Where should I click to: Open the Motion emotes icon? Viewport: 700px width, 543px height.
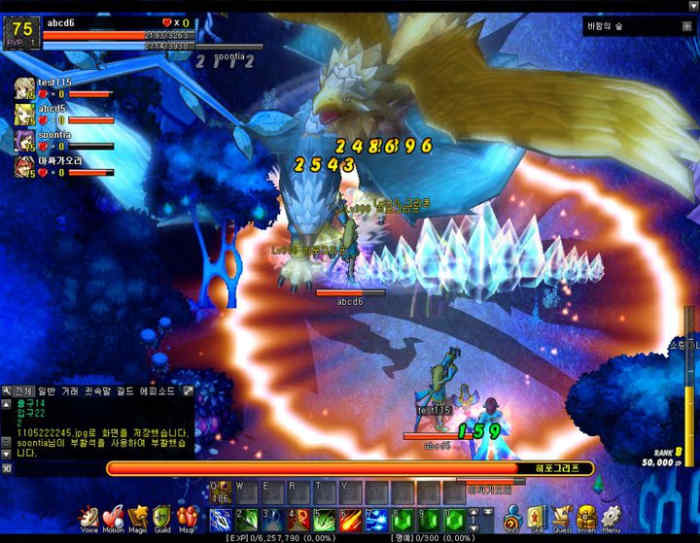pyautogui.click(x=114, y=517)
